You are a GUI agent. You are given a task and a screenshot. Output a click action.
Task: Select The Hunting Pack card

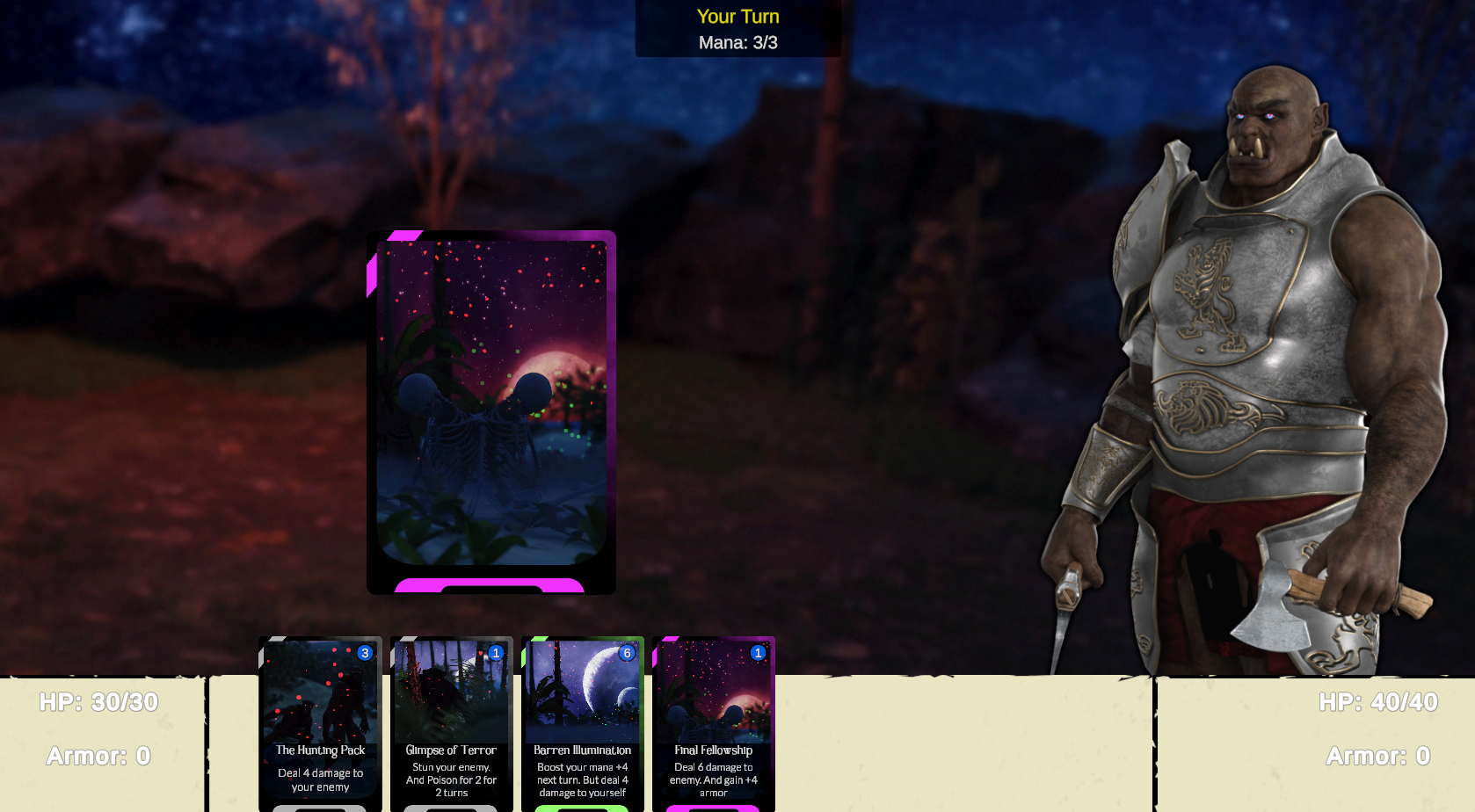[x=319, y=721]
